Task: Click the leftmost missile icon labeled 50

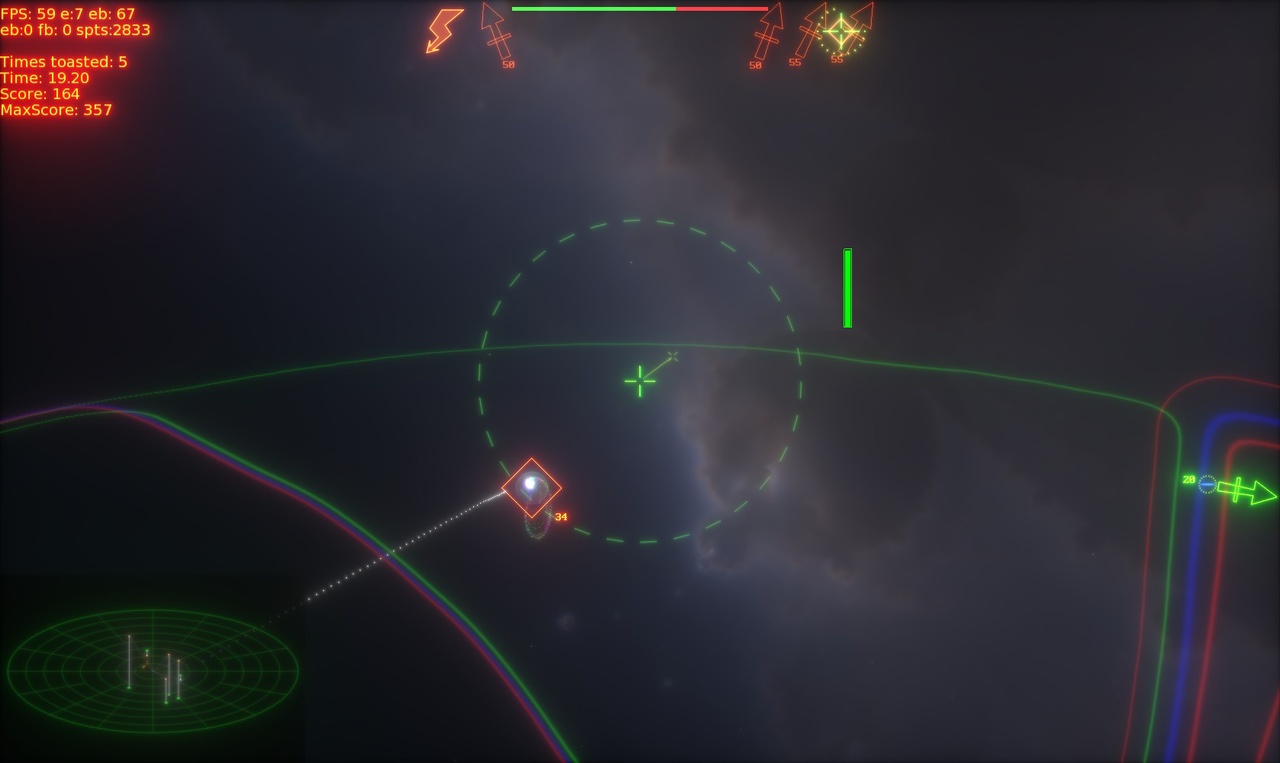Action: click(x=495, y=30)
